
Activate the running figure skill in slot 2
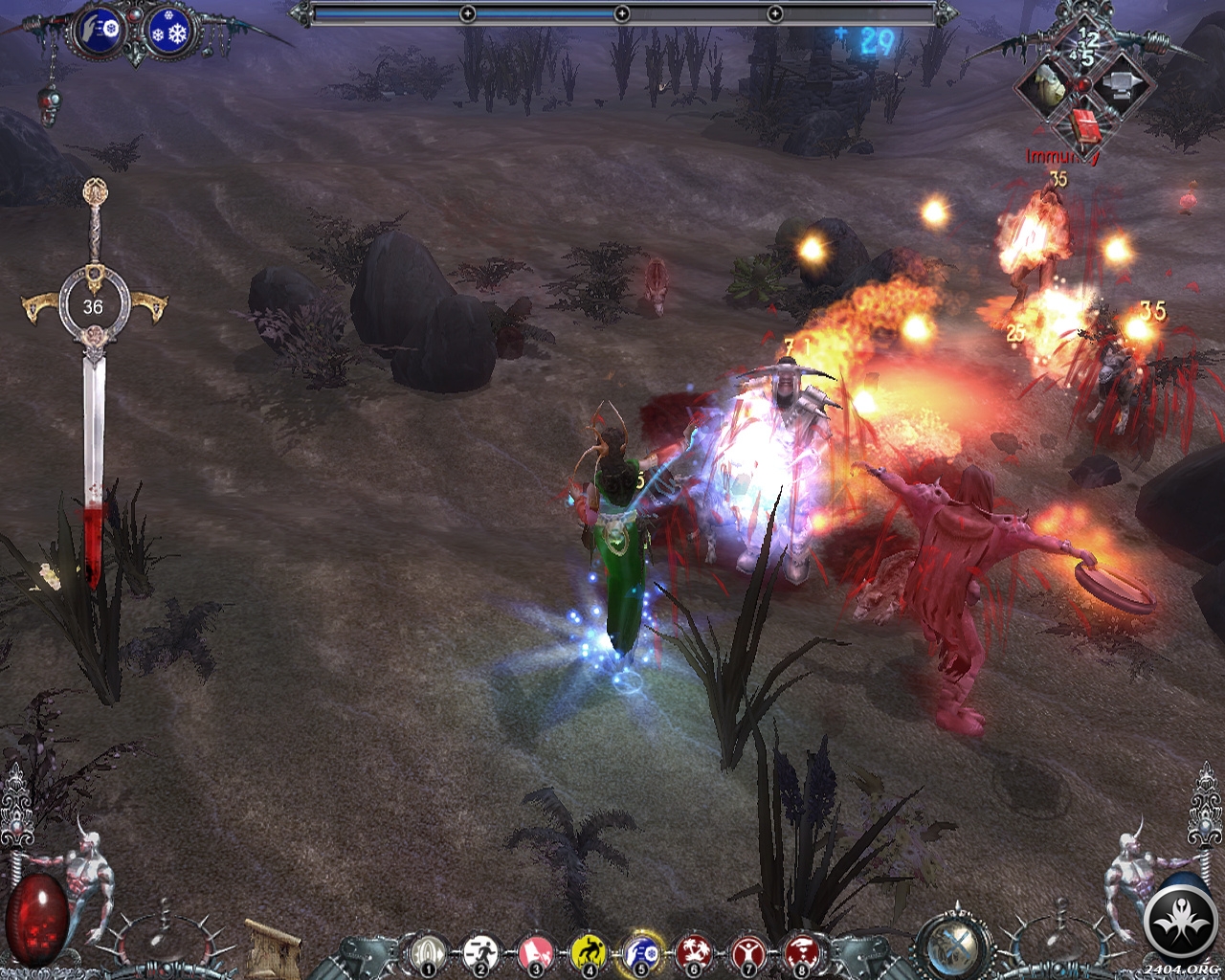480,952
